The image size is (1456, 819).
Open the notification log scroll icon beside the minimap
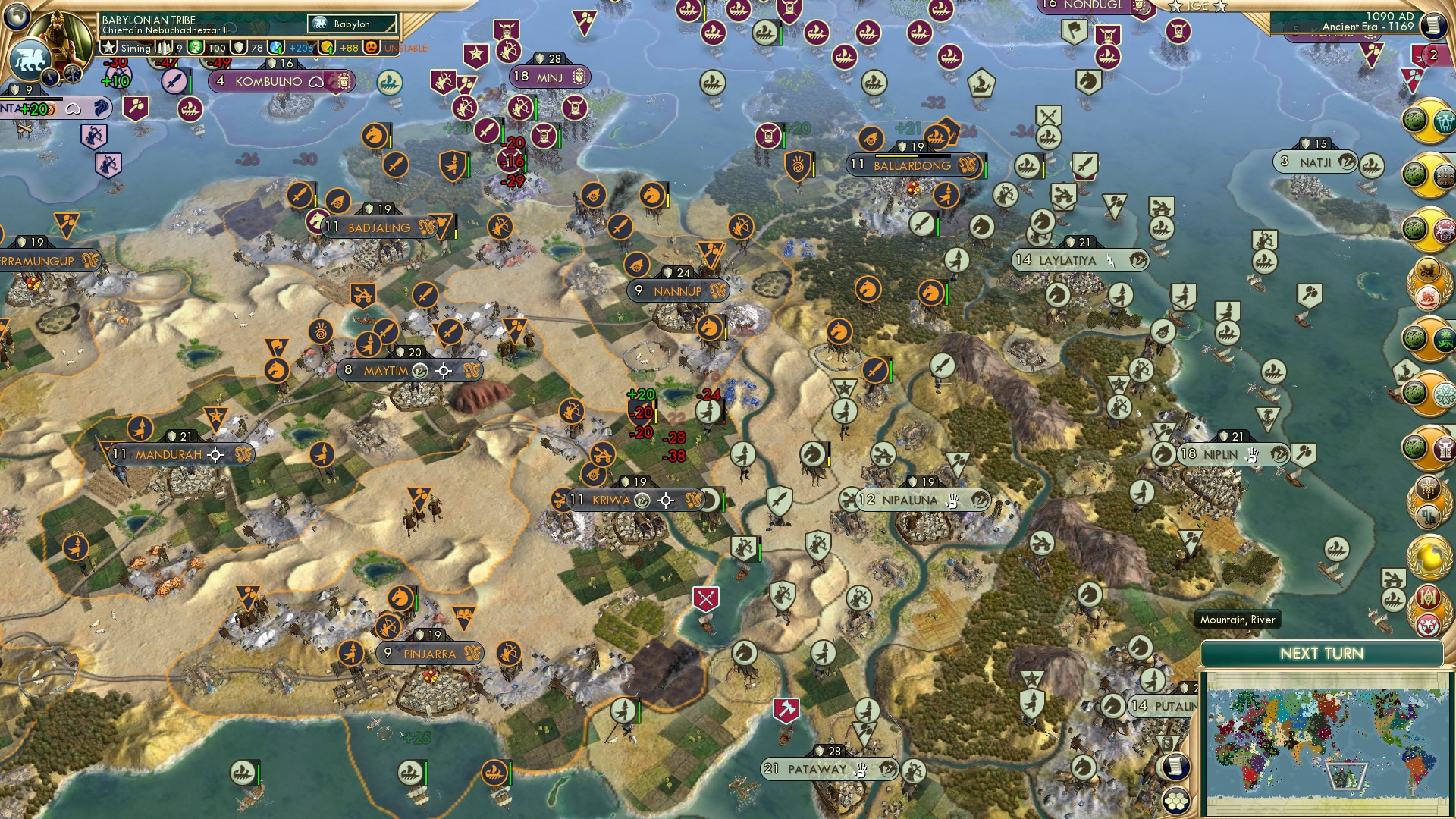(x=1175, y=767)
